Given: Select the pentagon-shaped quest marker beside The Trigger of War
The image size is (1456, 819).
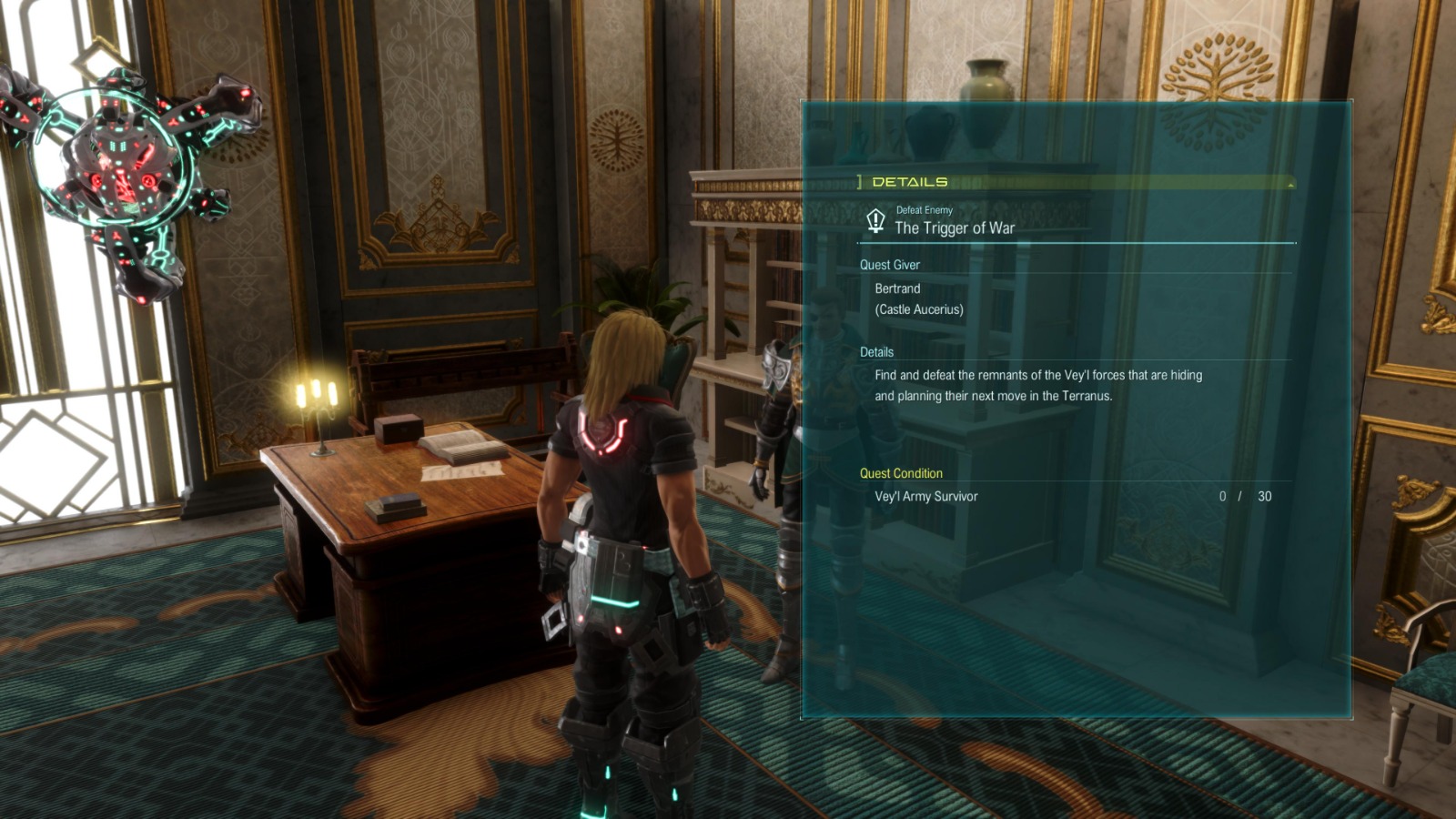Looking at the screenshot, I should (875, 221).
